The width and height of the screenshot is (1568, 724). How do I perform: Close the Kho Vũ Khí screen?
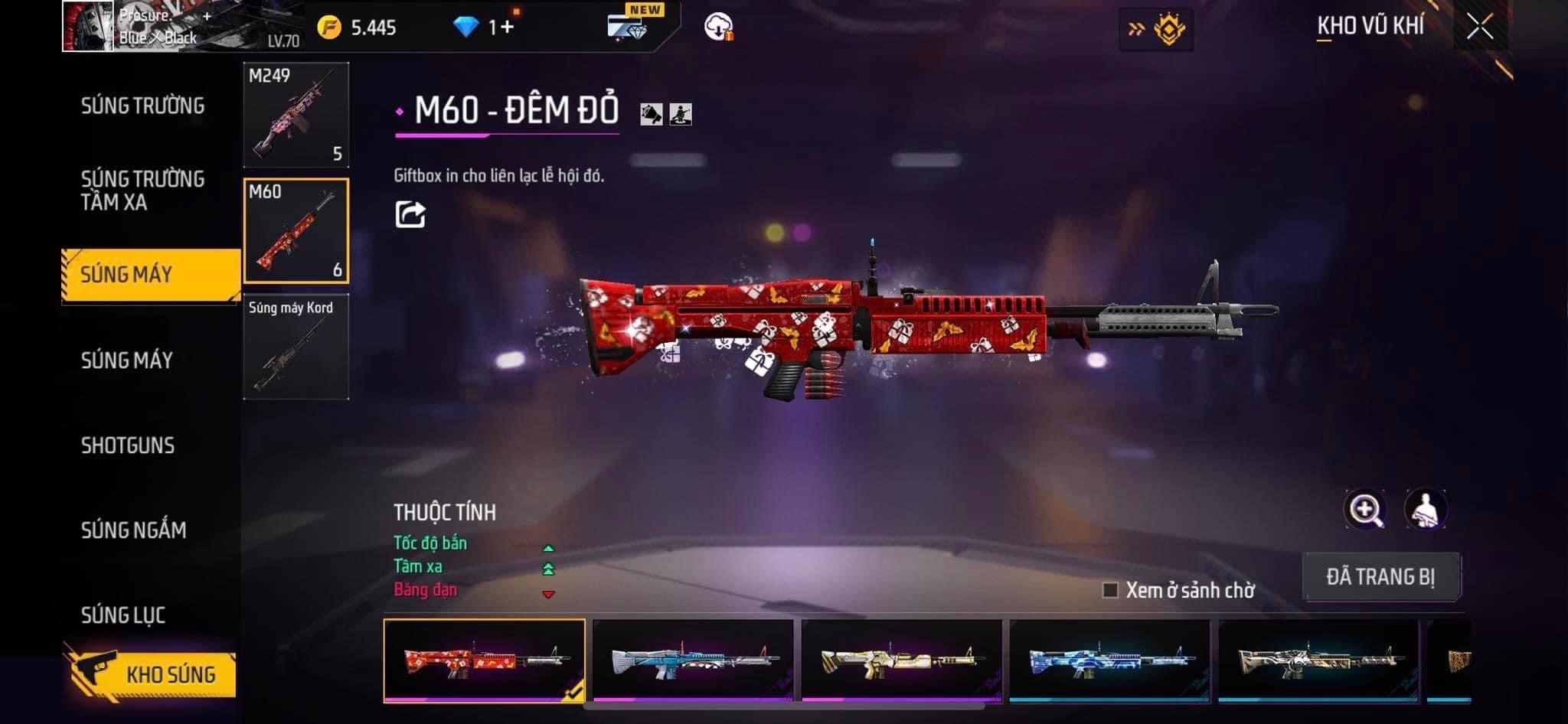point(1480,28)
